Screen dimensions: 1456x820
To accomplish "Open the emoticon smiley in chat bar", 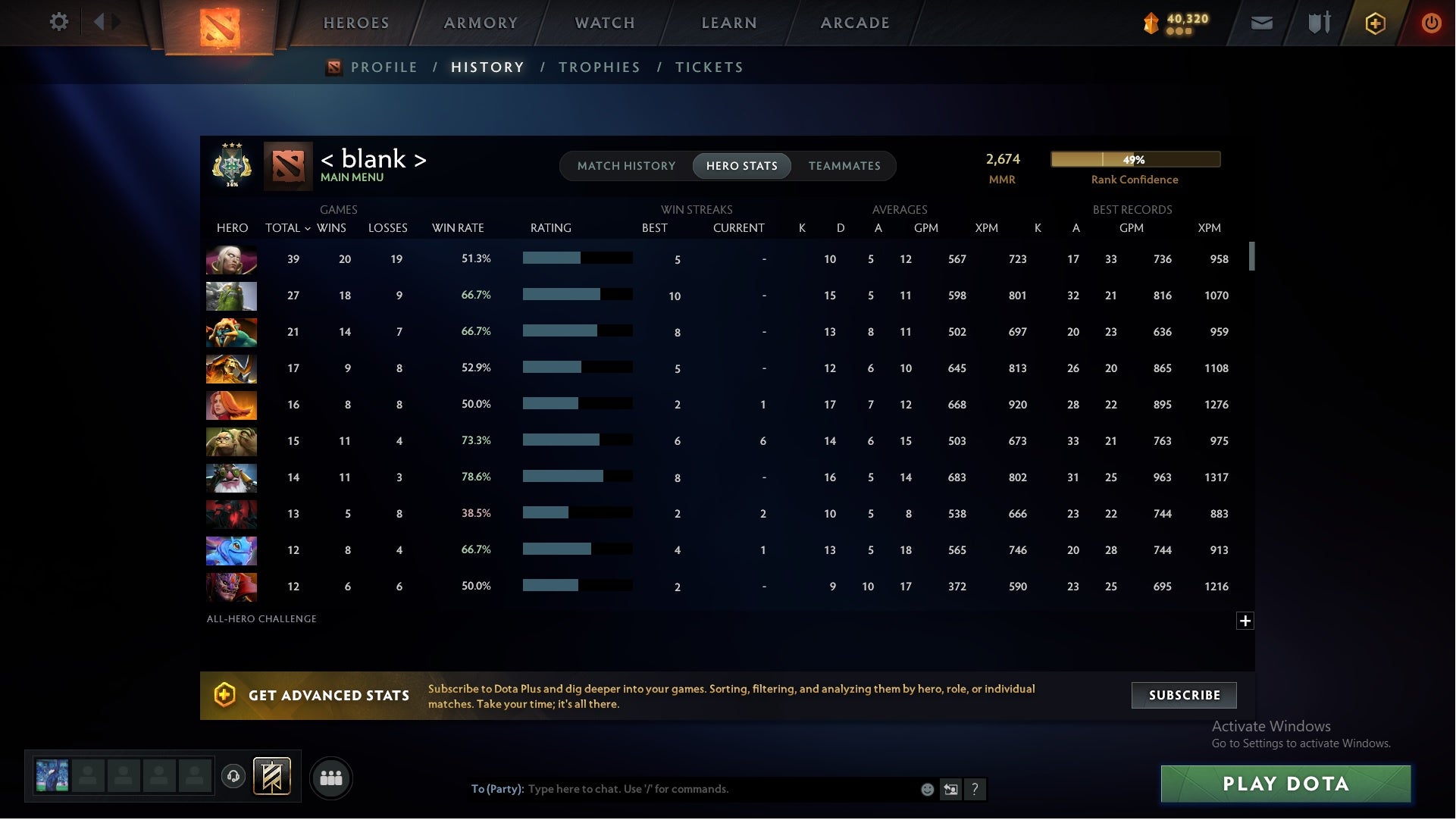I will click(x=926, y=789).
